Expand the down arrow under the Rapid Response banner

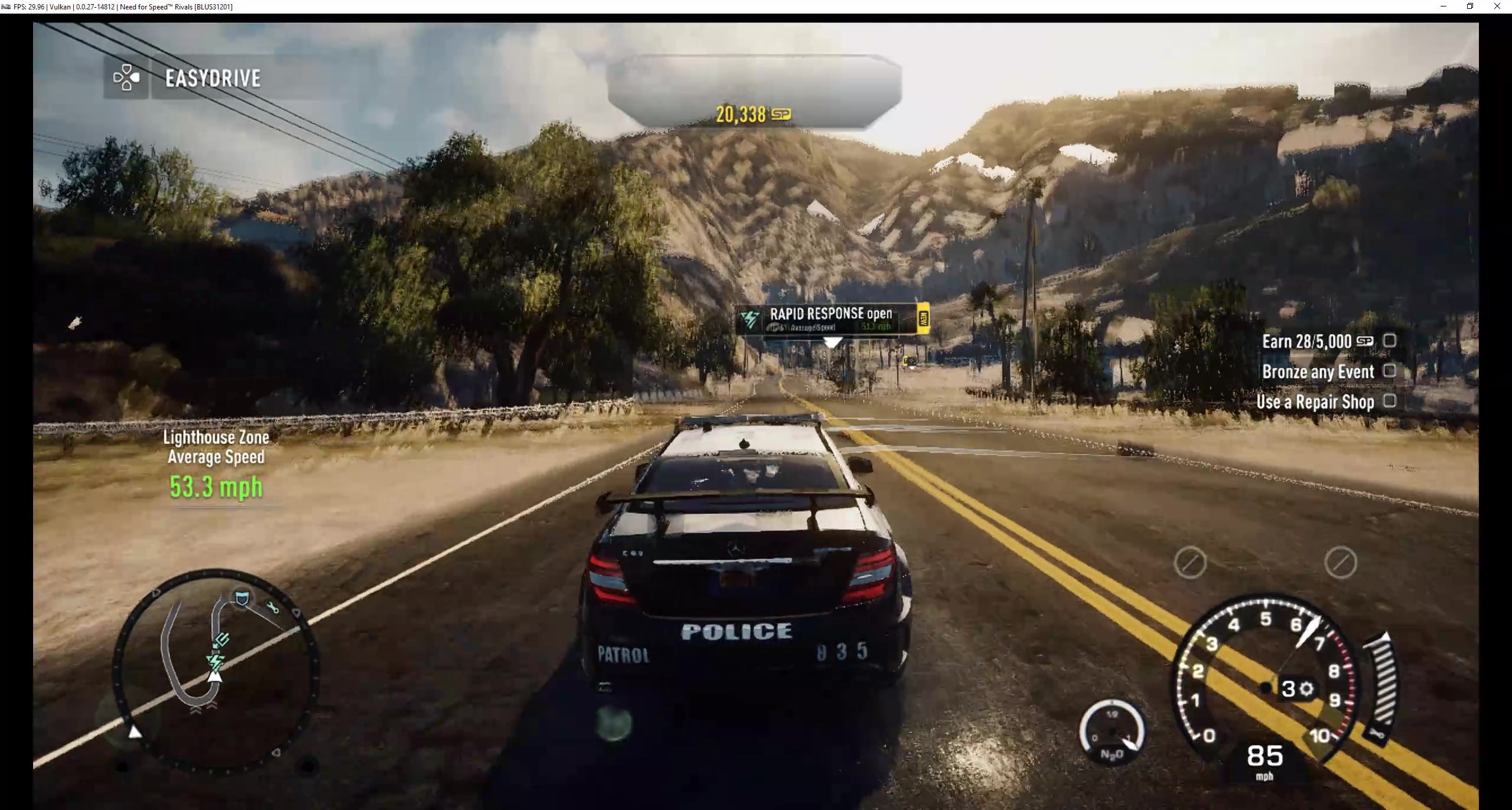tap(832, 344)
